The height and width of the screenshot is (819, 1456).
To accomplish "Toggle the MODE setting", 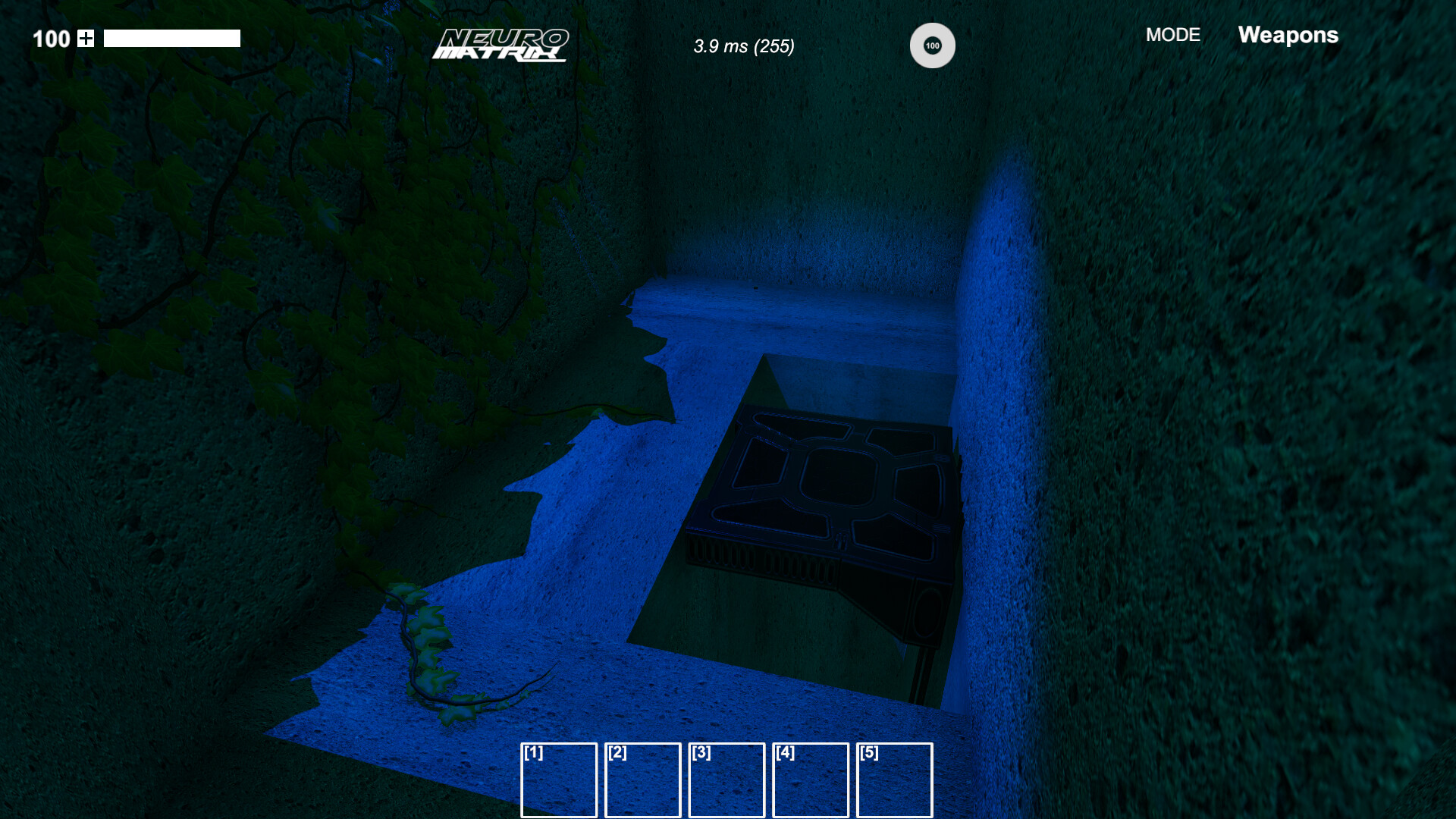I will point(1173,35).
